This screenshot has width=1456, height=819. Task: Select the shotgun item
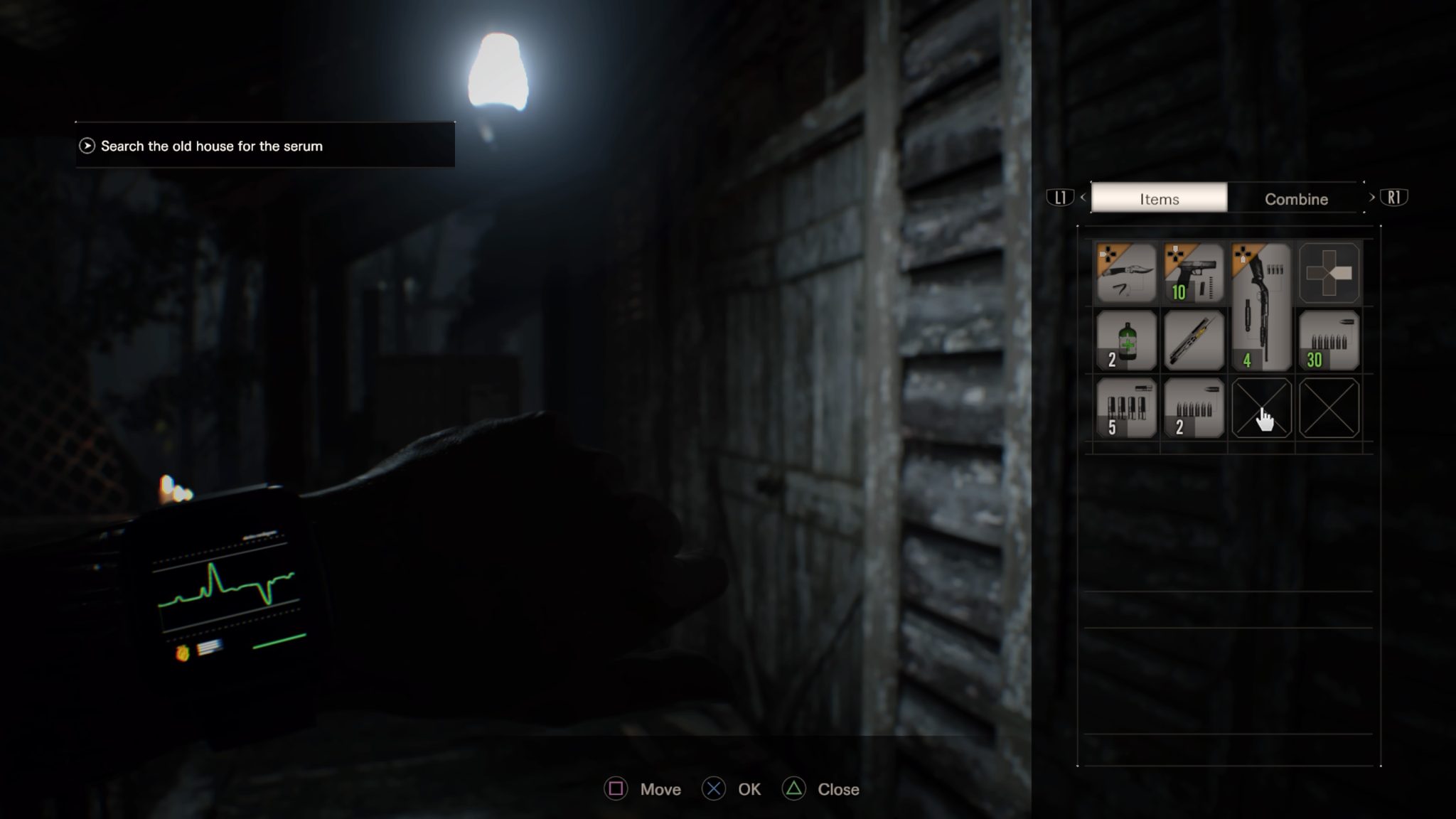point(1261,306)
